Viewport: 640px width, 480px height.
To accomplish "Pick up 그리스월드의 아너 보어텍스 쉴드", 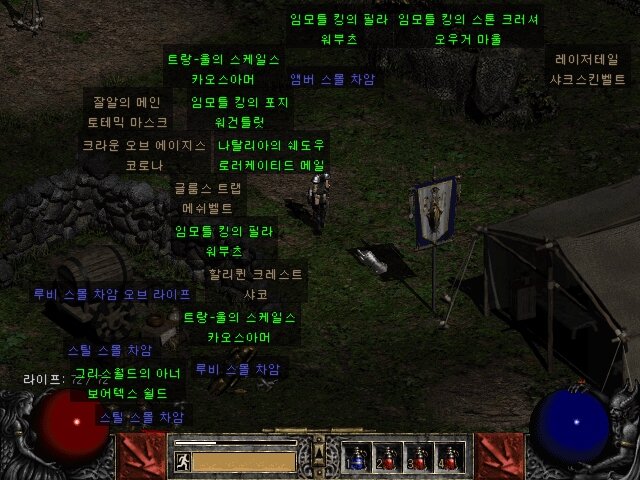I will click(125, 384).
